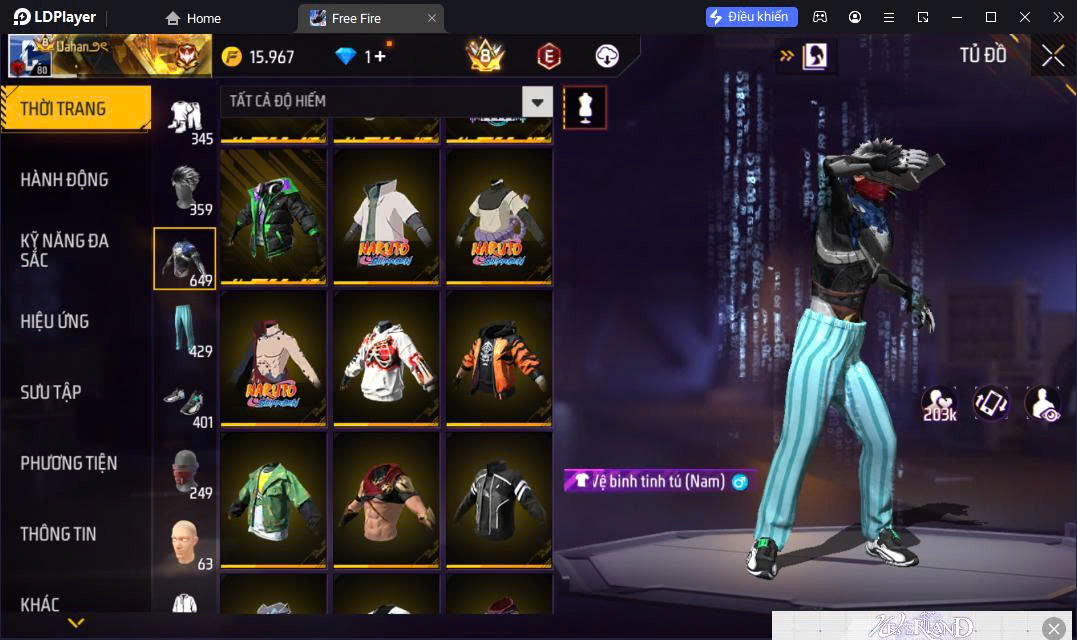Select the Phương Tiện vehicles section
This screenshot has width=1077, height=640.
pyautogui.click(x=68, y=463)
